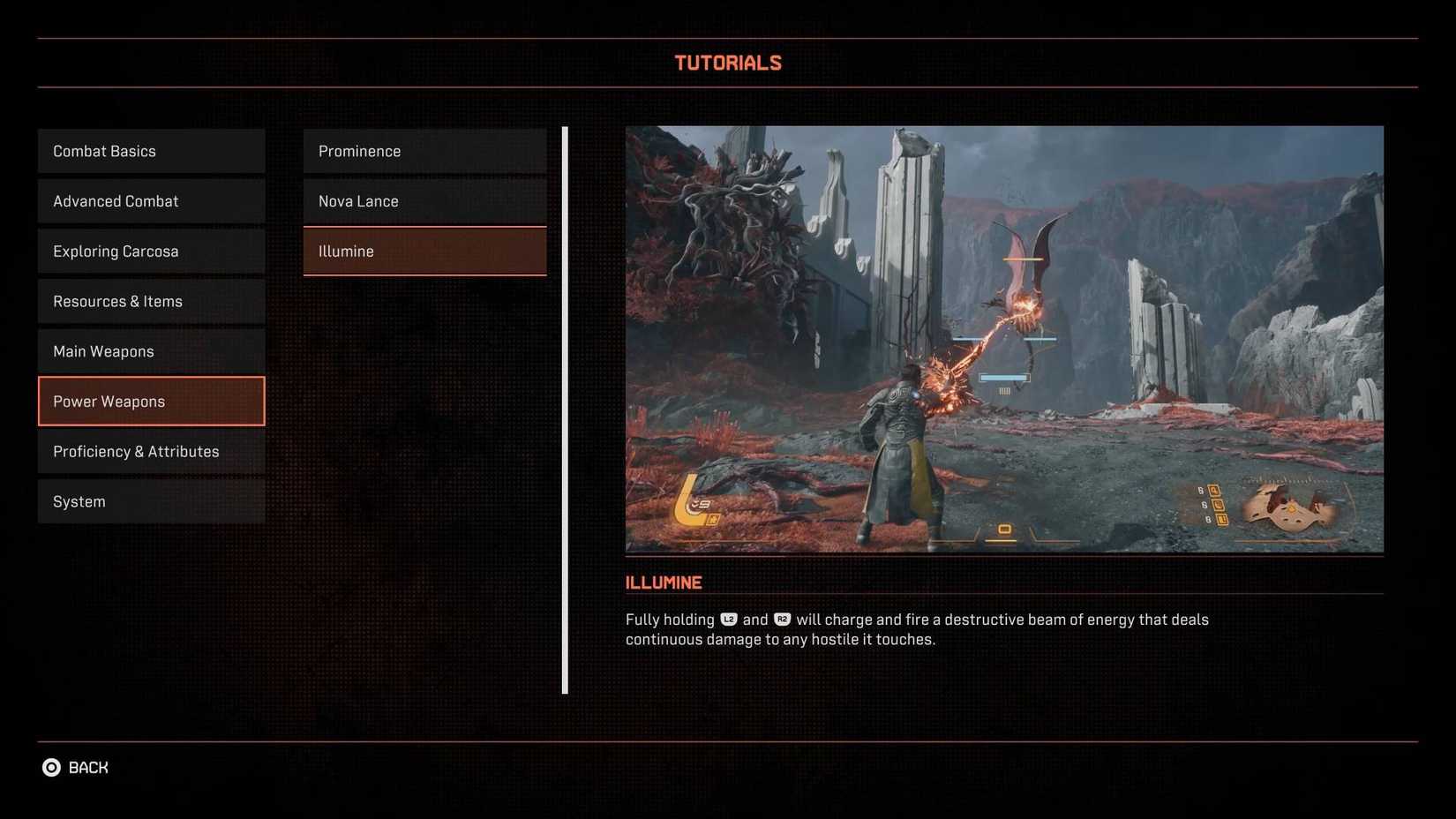
Task: Open the Resources & Items tutorials
Action: tap(150, 301)
